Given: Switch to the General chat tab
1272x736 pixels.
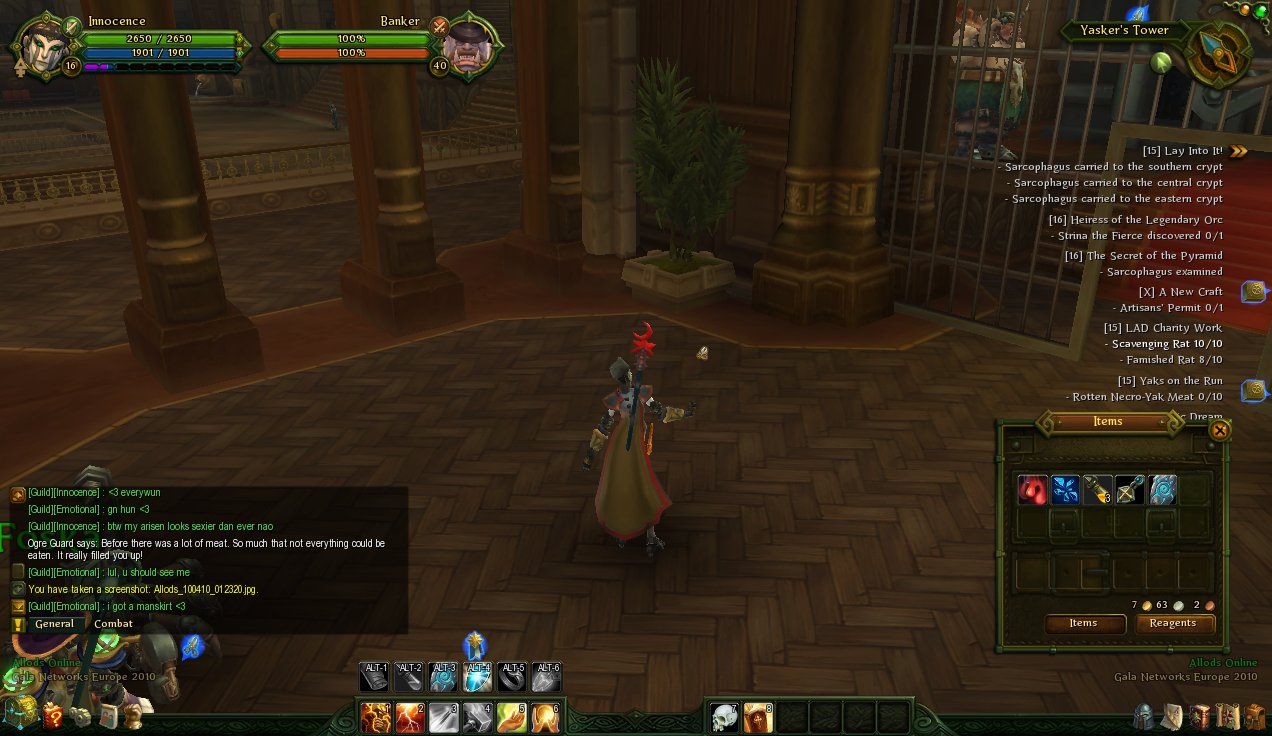Looking at the screenshot, I should click(54, 624).
